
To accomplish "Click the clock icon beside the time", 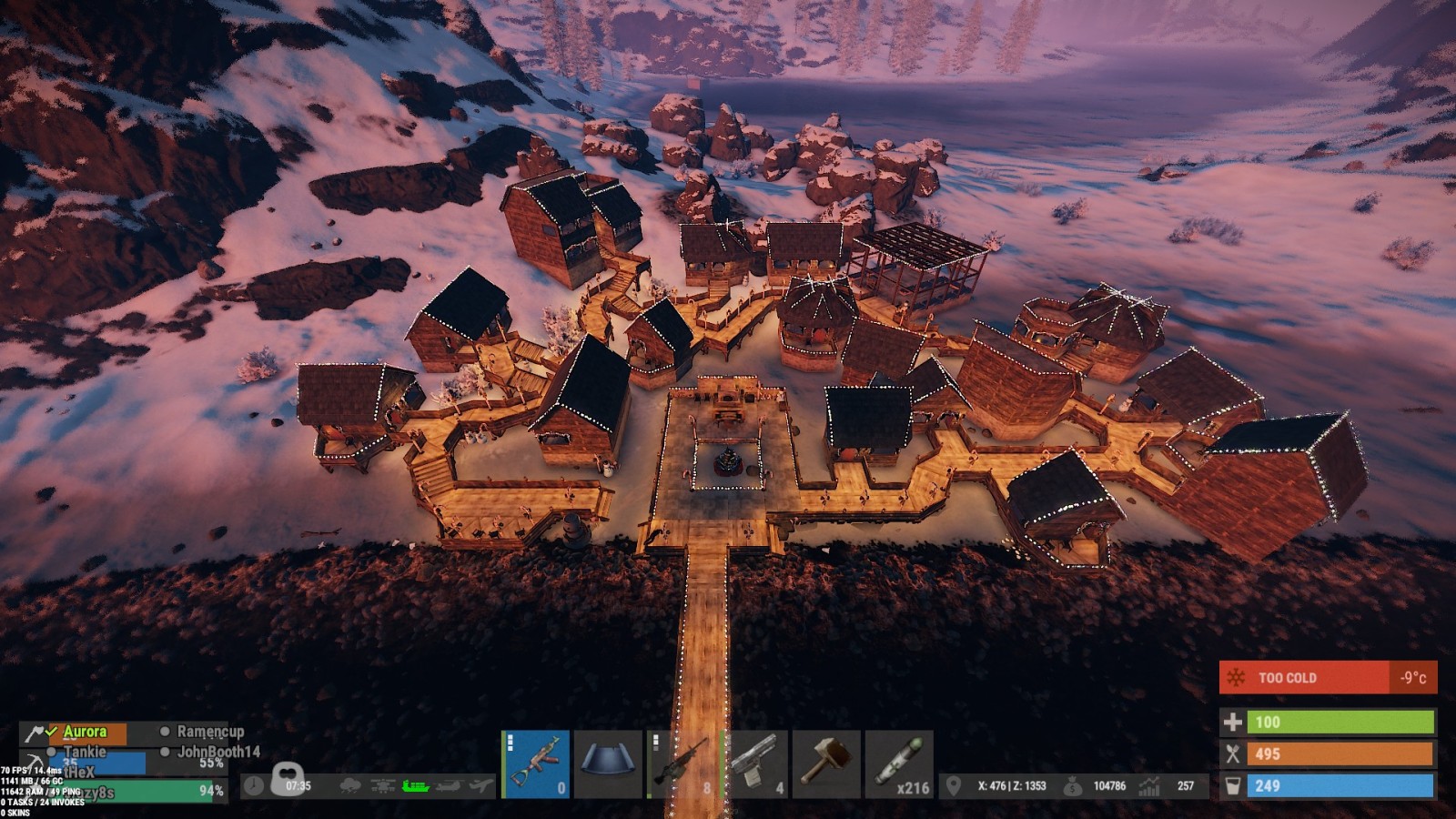I will click(x=254, y=785).
